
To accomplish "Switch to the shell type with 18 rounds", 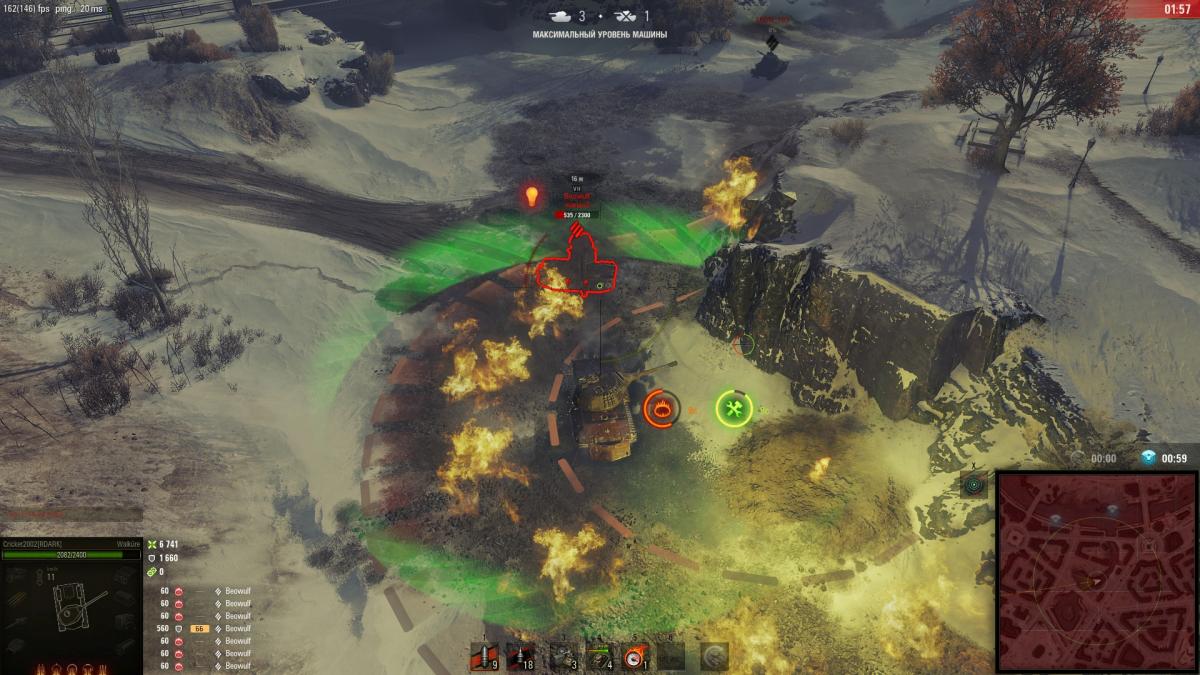I will (x=521, y=656).
